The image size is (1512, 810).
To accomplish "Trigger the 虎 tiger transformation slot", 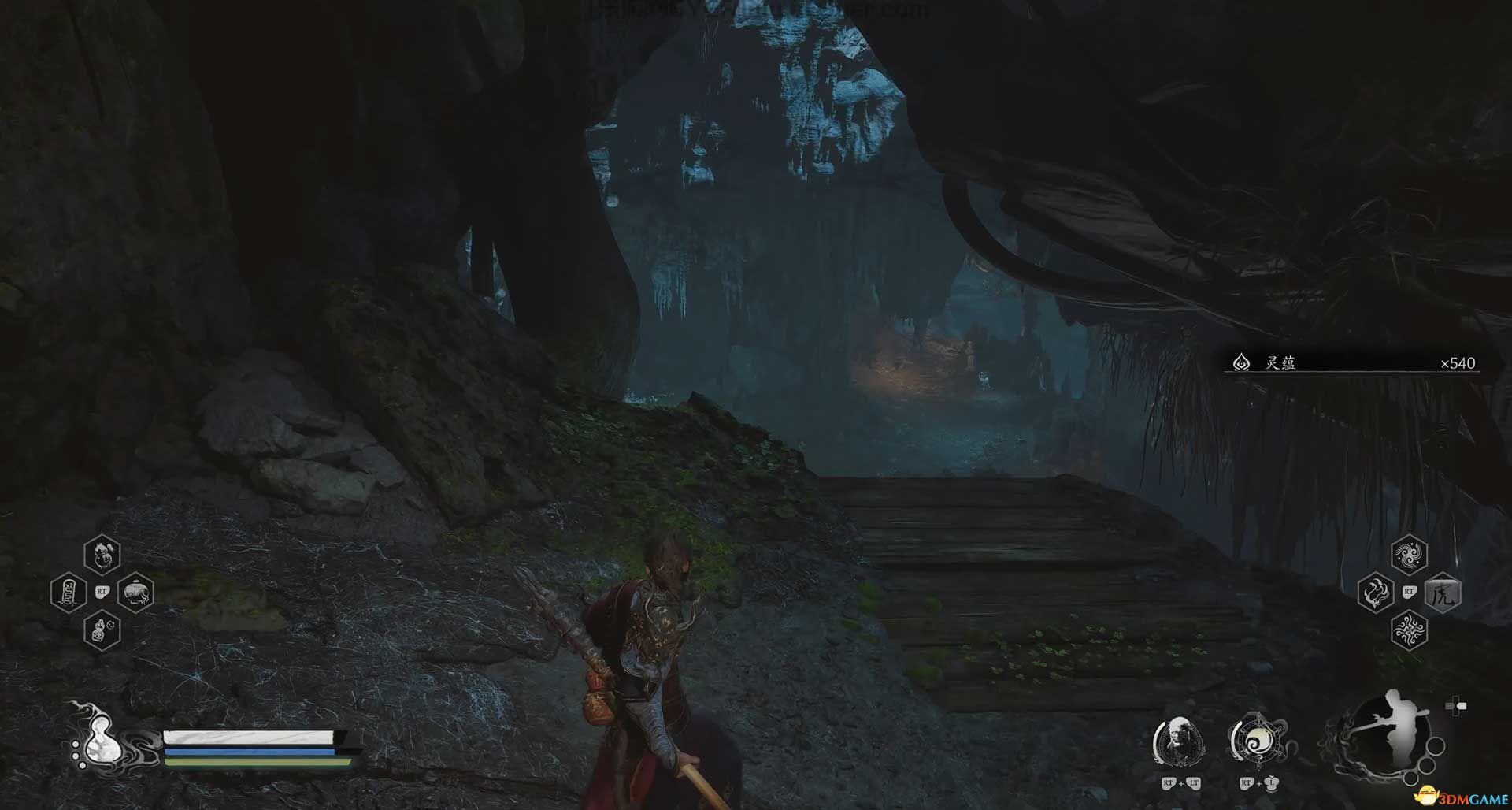I will point(1443,593).
